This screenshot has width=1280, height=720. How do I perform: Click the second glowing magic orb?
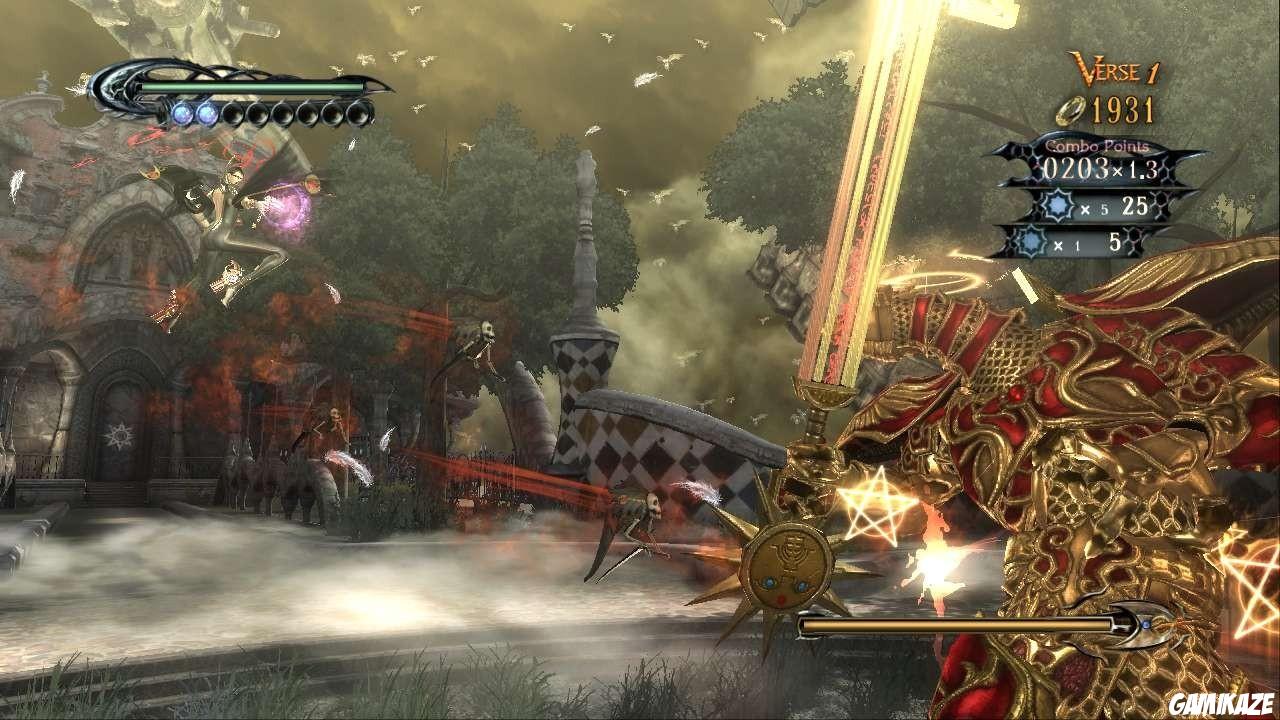(208, 115)
